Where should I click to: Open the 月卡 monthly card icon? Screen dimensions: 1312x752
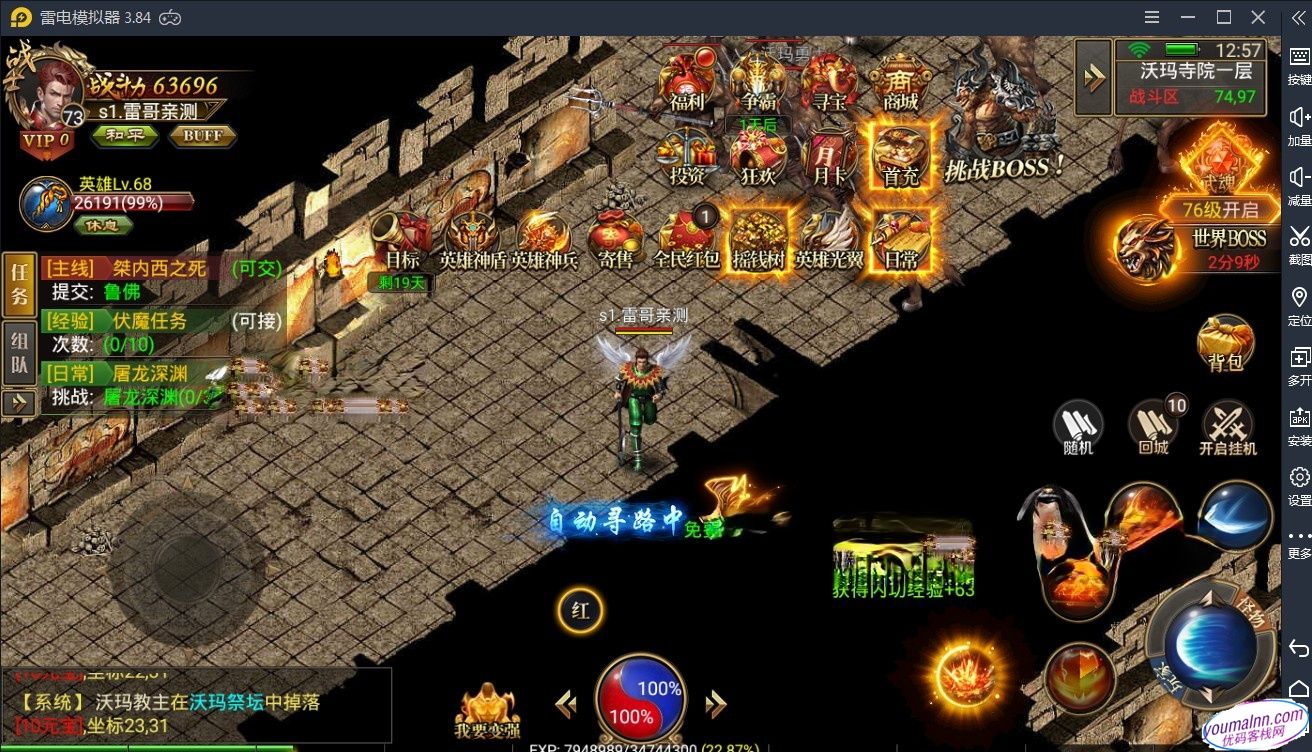[x=829, y=158]
